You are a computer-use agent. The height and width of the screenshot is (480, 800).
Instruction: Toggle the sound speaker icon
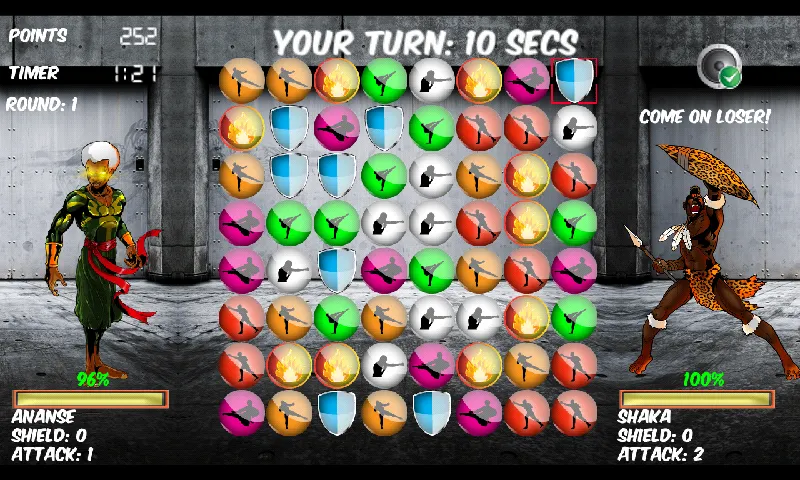pos(718,64)
